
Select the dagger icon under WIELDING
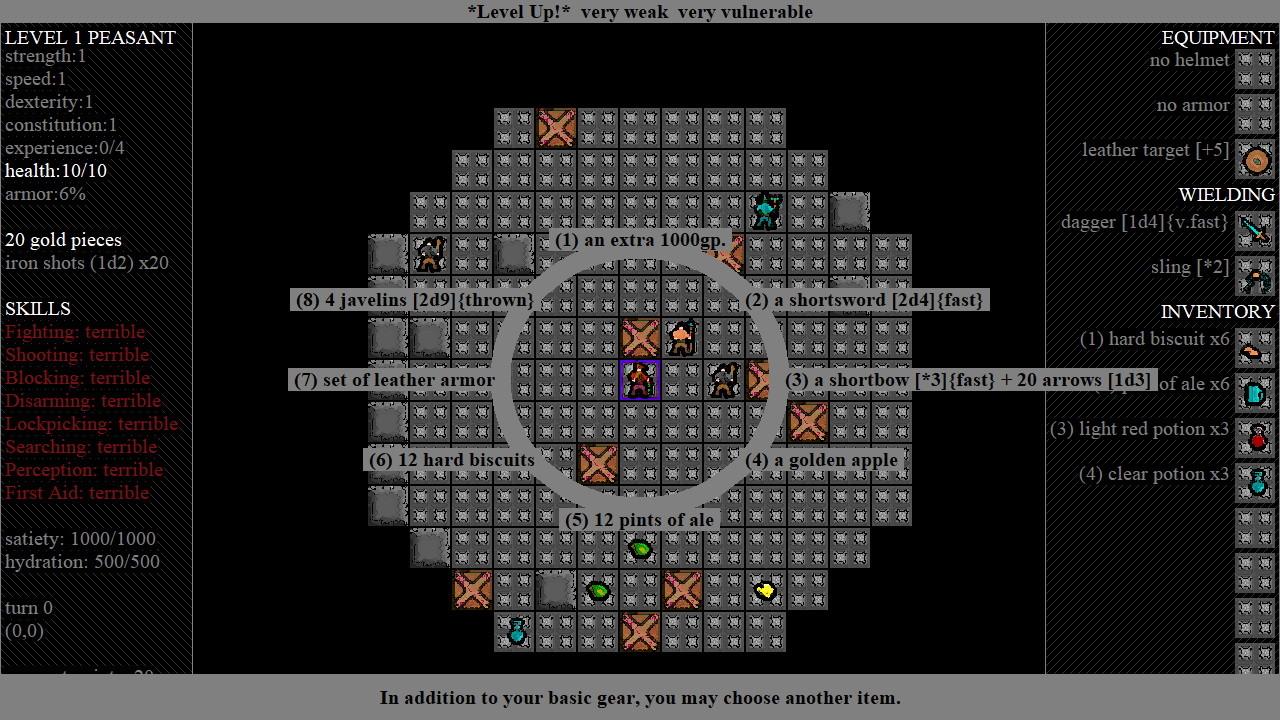[1255, 229]
